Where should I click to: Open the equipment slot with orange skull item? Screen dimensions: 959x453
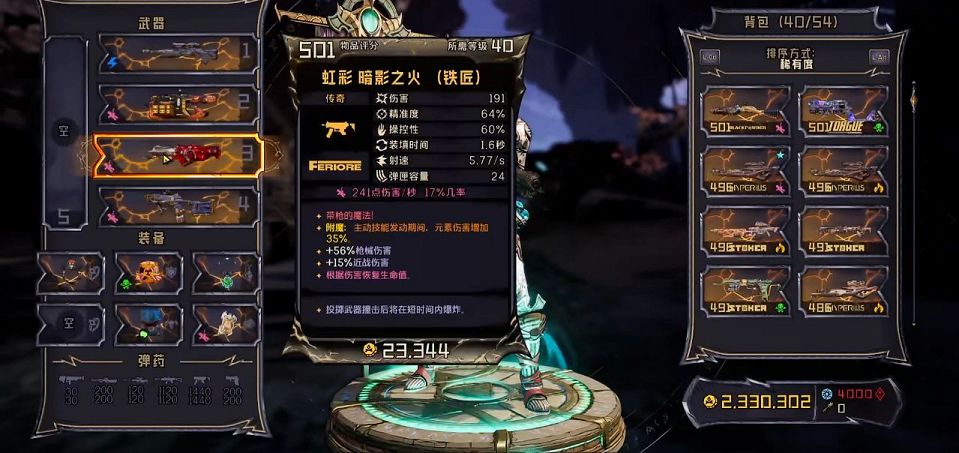(x=149, y=272)
